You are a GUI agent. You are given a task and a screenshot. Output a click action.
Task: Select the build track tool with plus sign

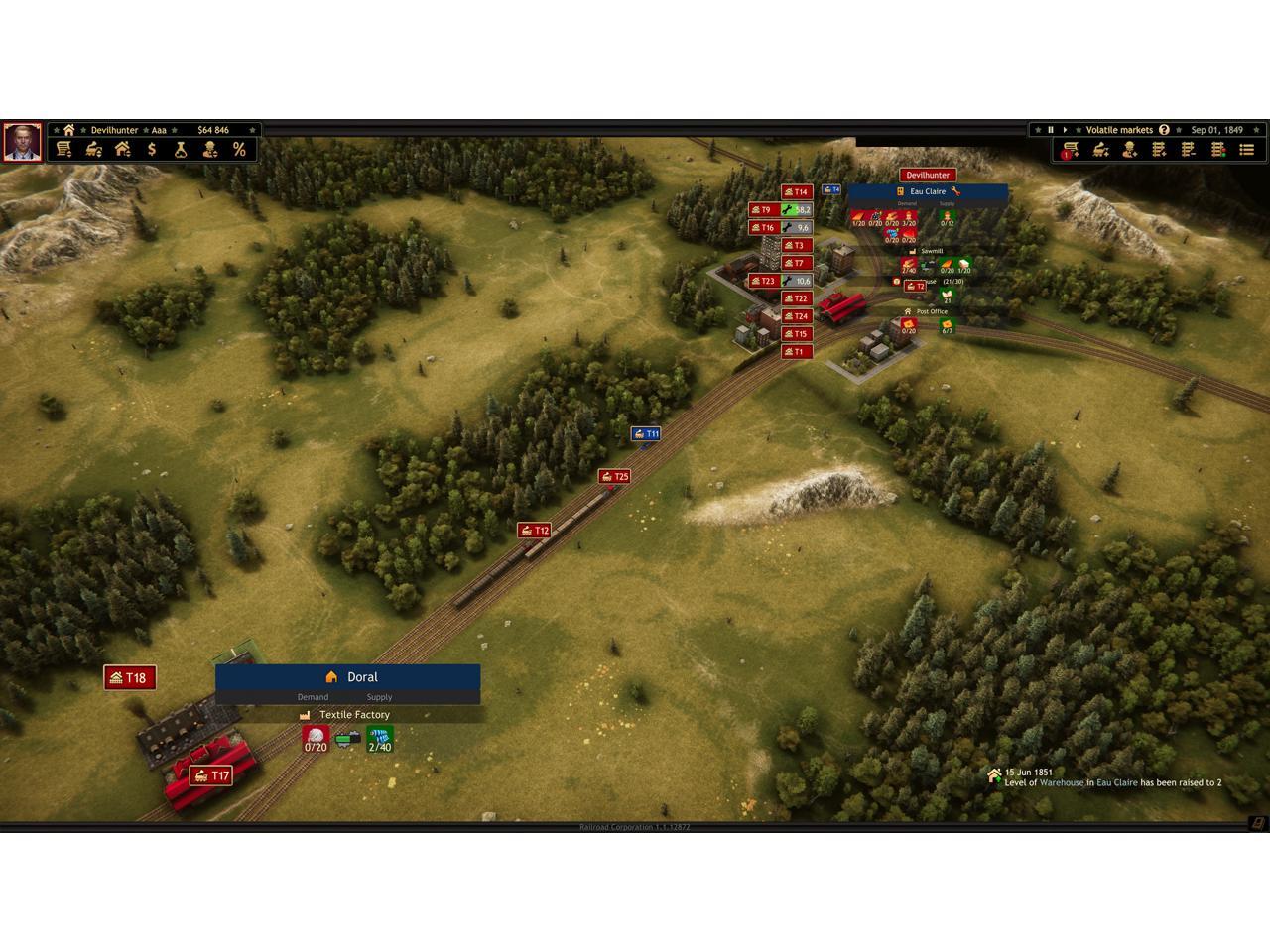[1159, 150]
